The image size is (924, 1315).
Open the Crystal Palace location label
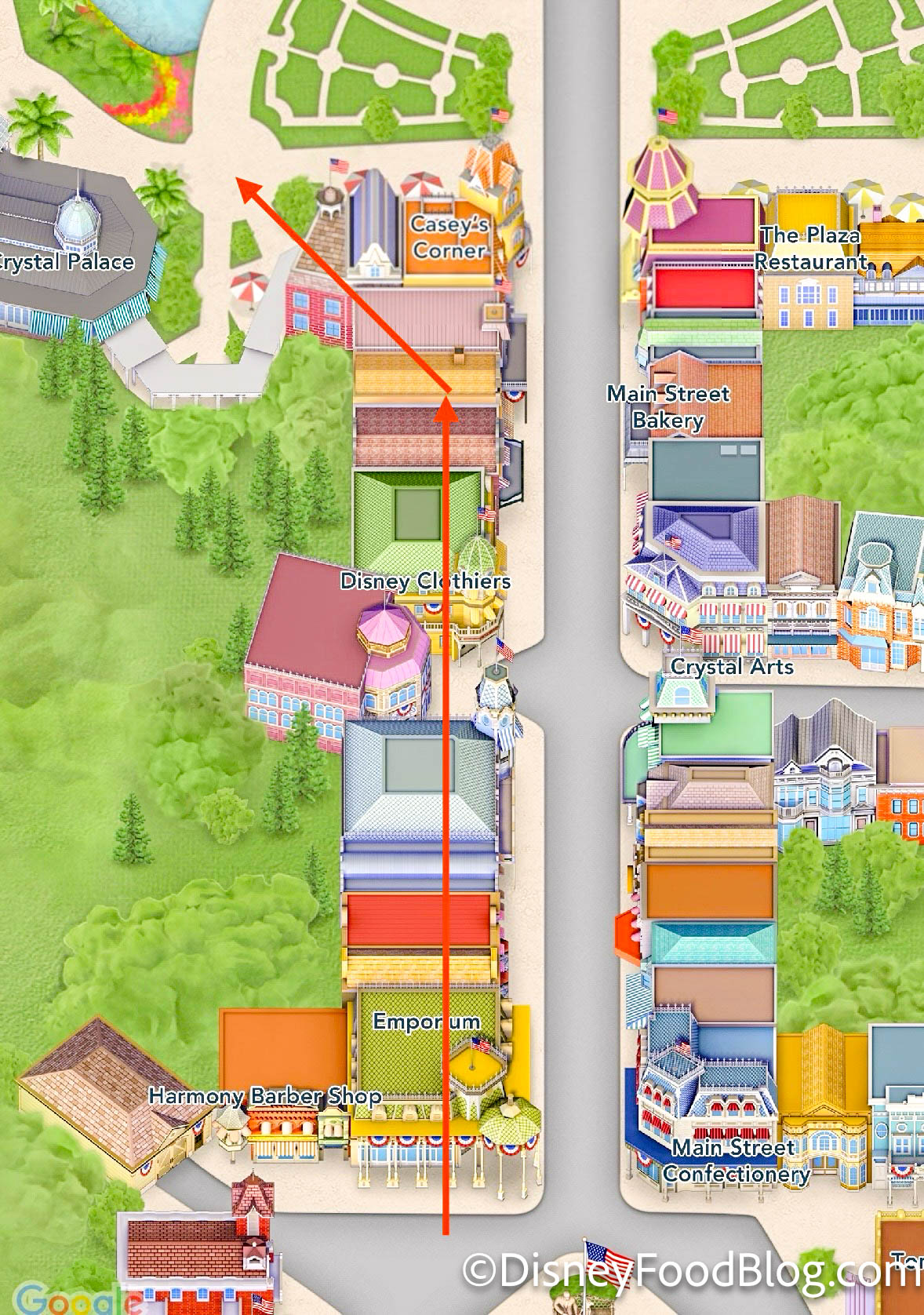tap(67, 262)
